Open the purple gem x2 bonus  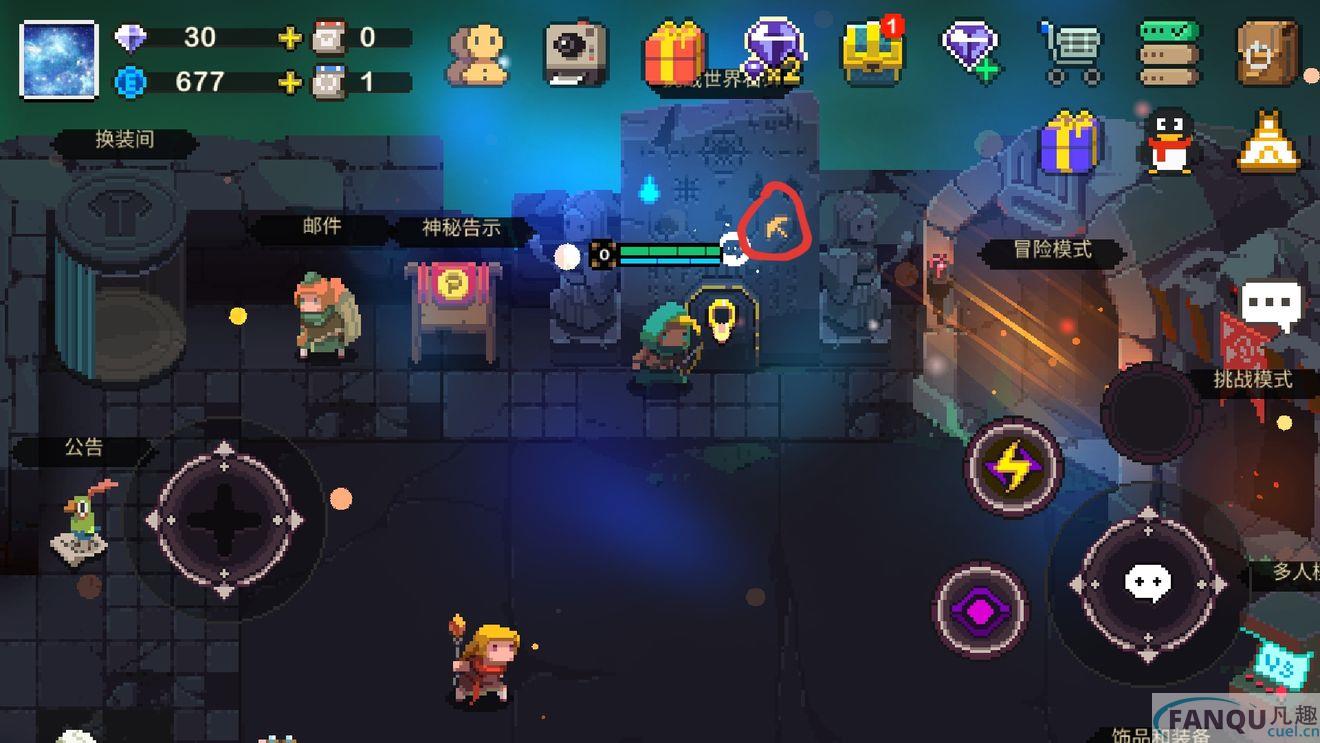pos(773,50)
